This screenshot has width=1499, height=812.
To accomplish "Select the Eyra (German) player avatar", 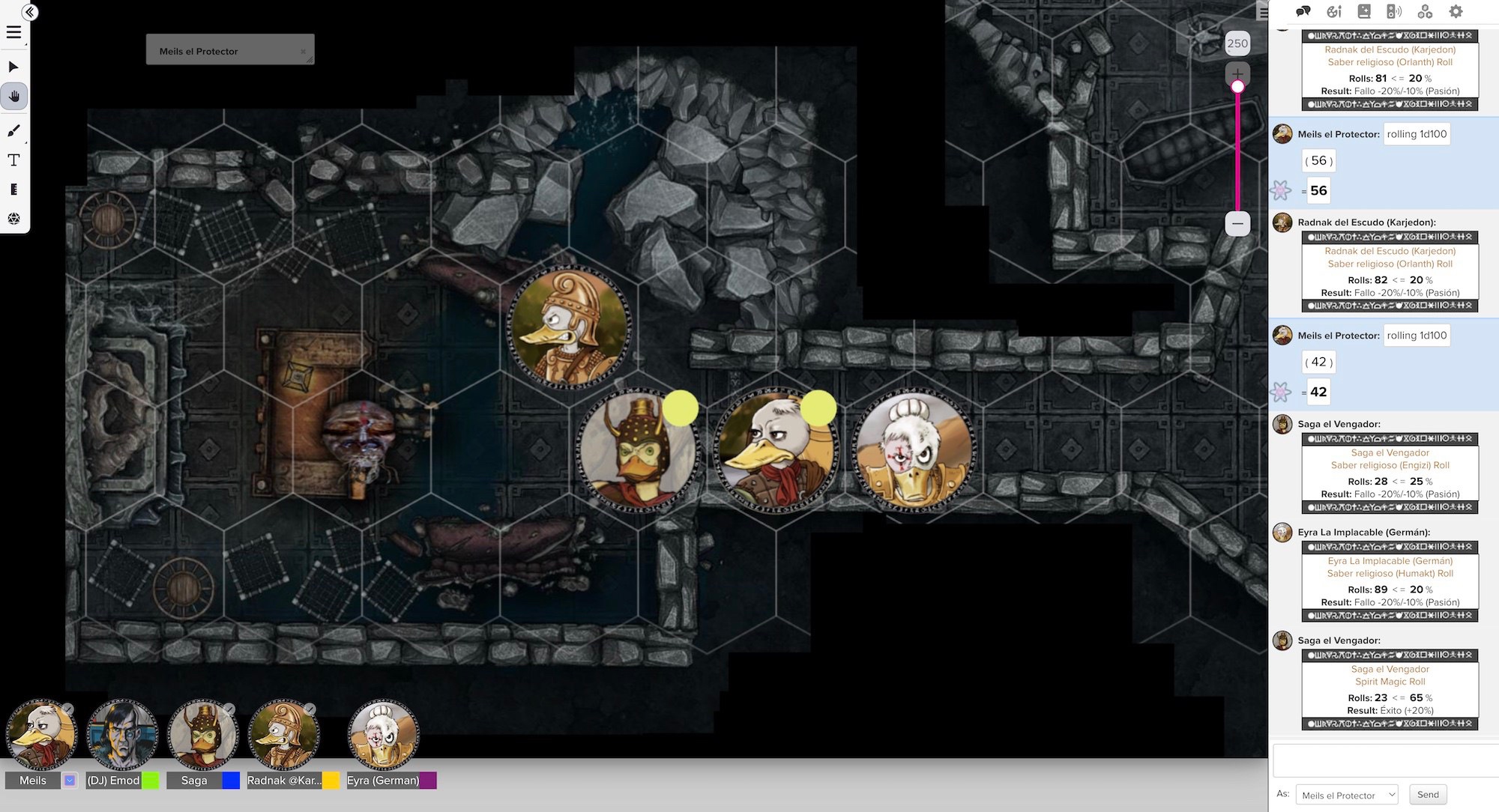I will (384, 735).
